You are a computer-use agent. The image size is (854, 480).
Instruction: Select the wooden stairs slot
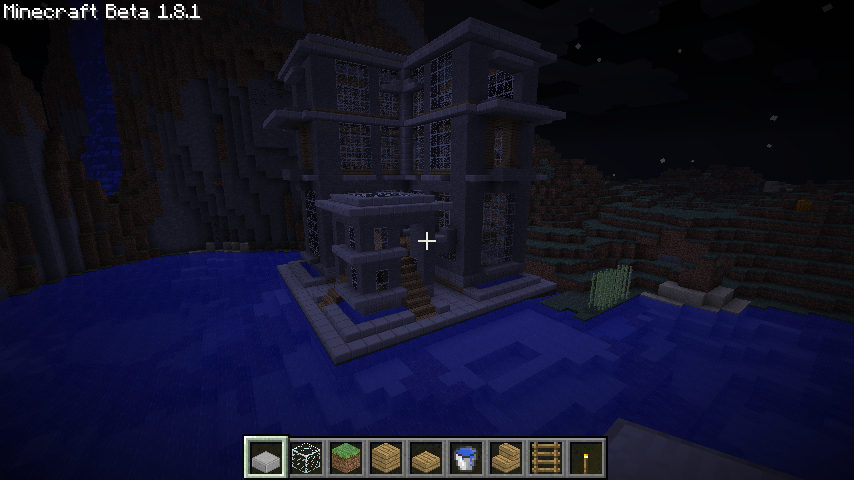506,458
